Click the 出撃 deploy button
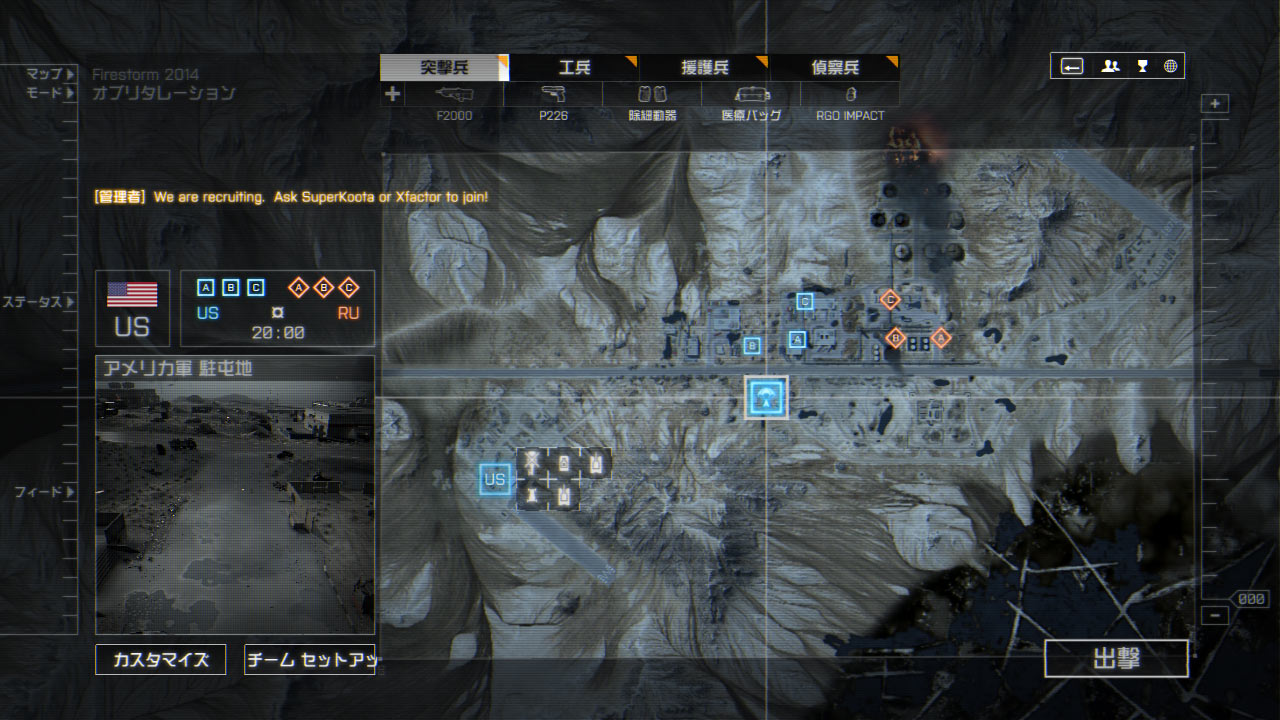The image size is (1280, 720). (x=1116, y=659)
